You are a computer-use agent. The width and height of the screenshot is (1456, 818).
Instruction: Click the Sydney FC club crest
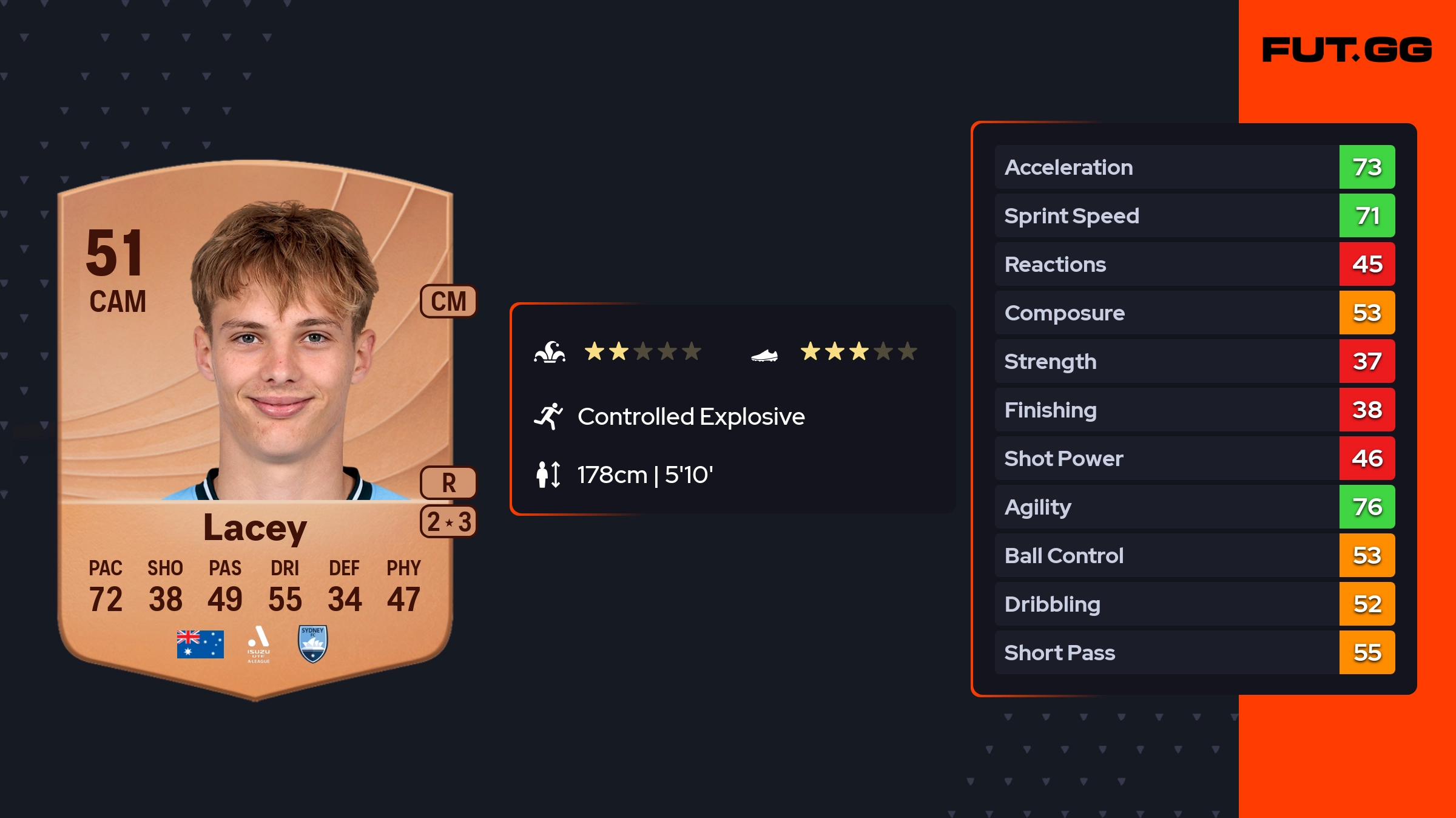pyautogui.click(x=313, y=644)
